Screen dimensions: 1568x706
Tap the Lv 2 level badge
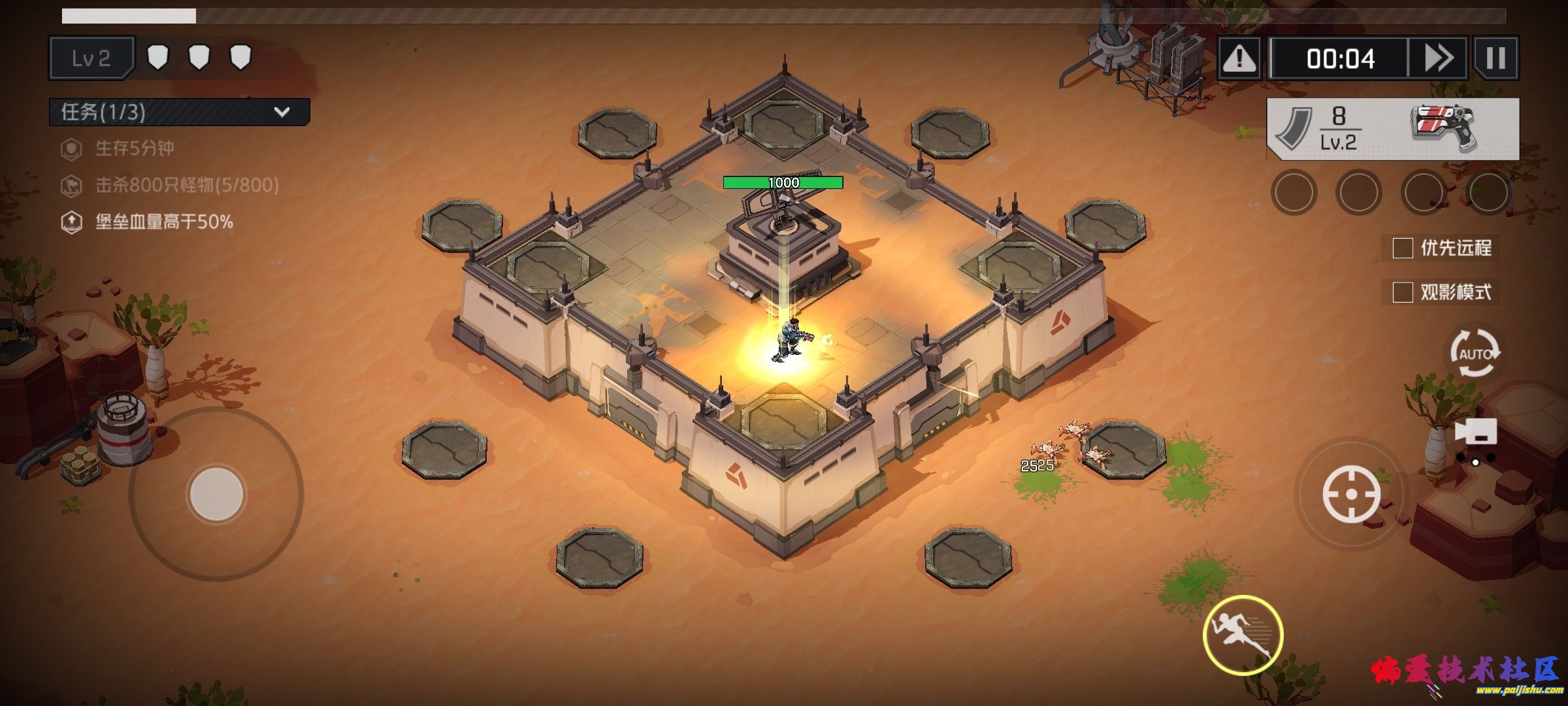[91, 59]
